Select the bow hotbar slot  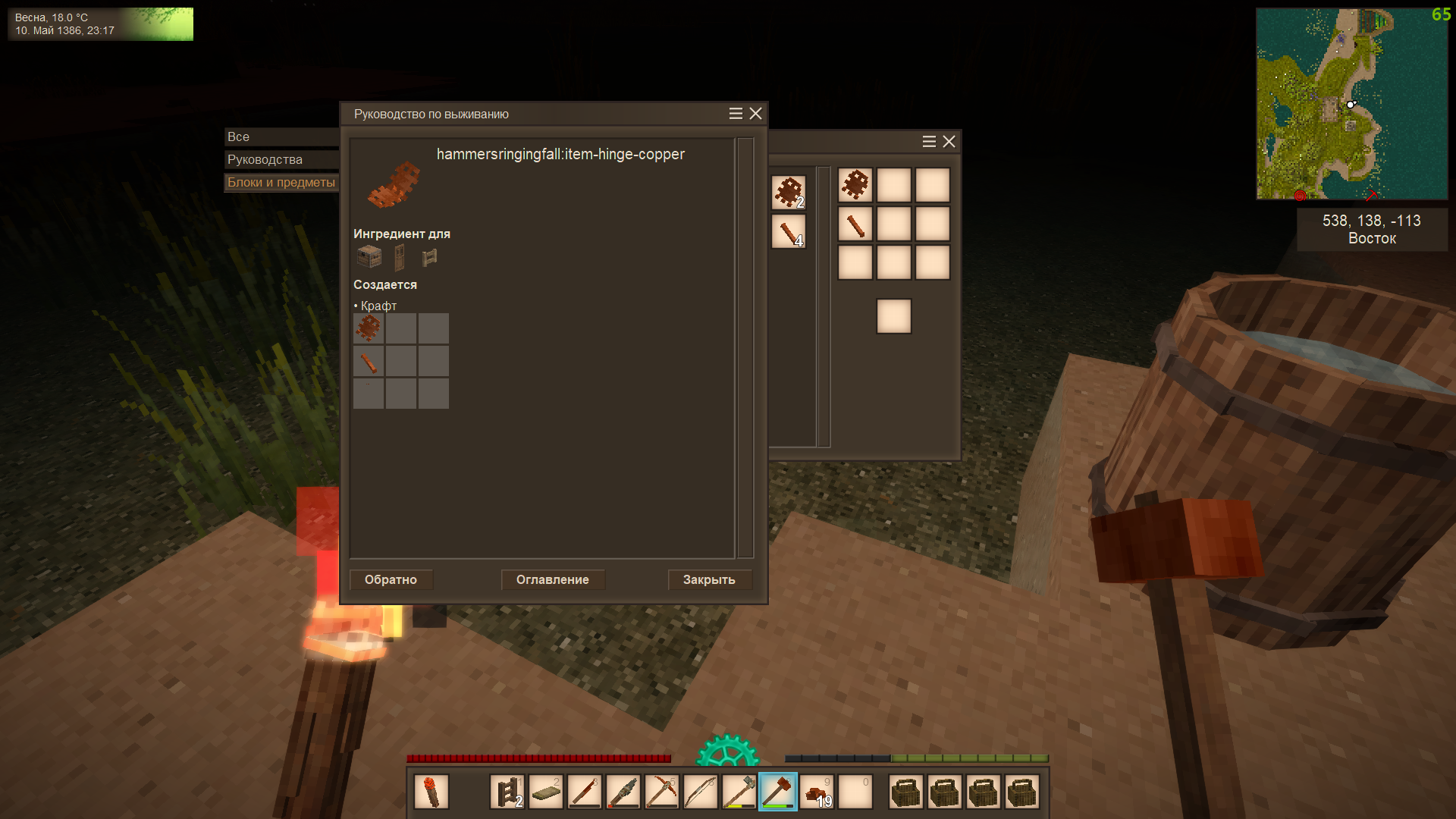tap(701, 792)
